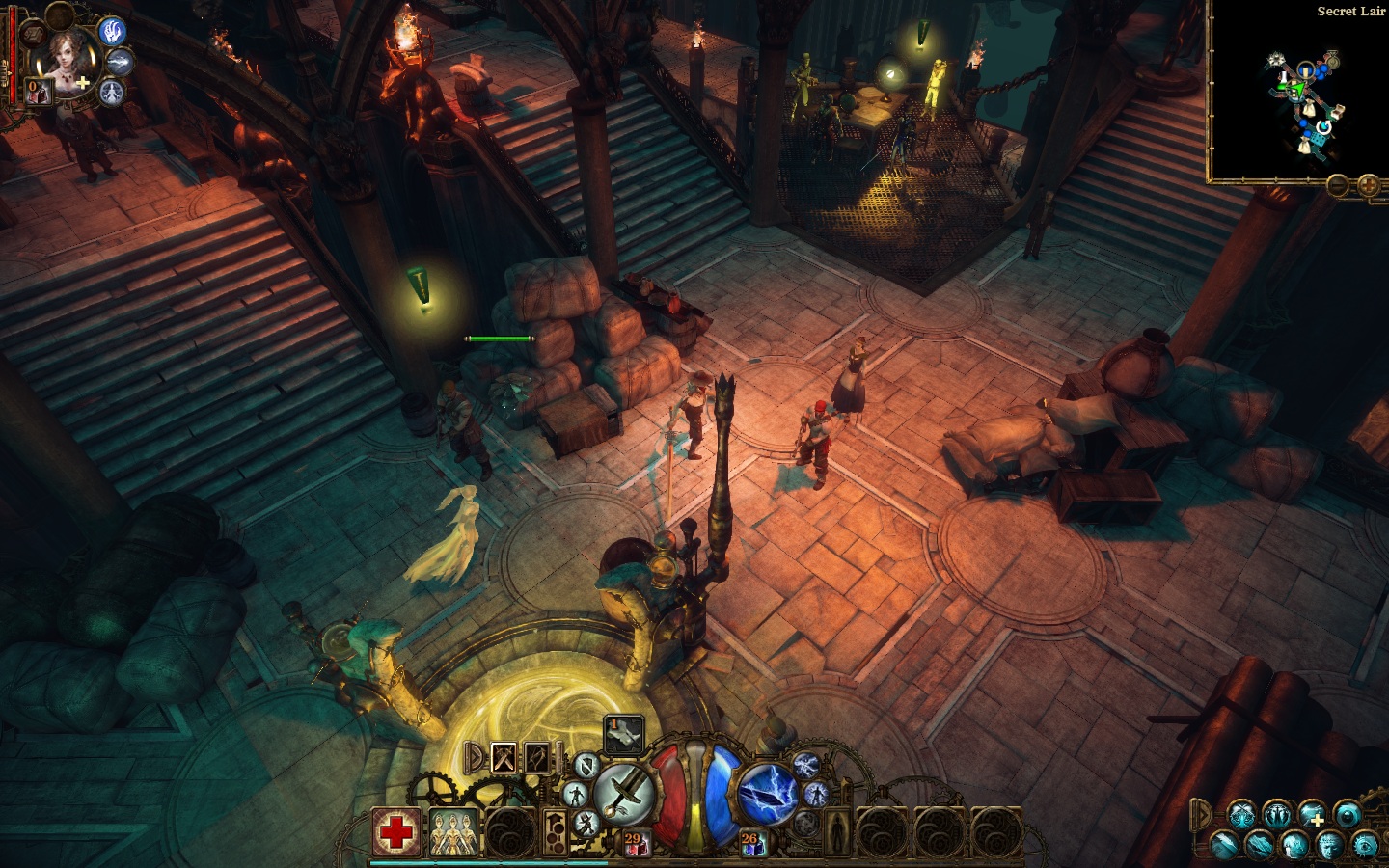Use the companion's red health potion slot
Viewport: 1389px width, 868px height.
pos(37,92)
